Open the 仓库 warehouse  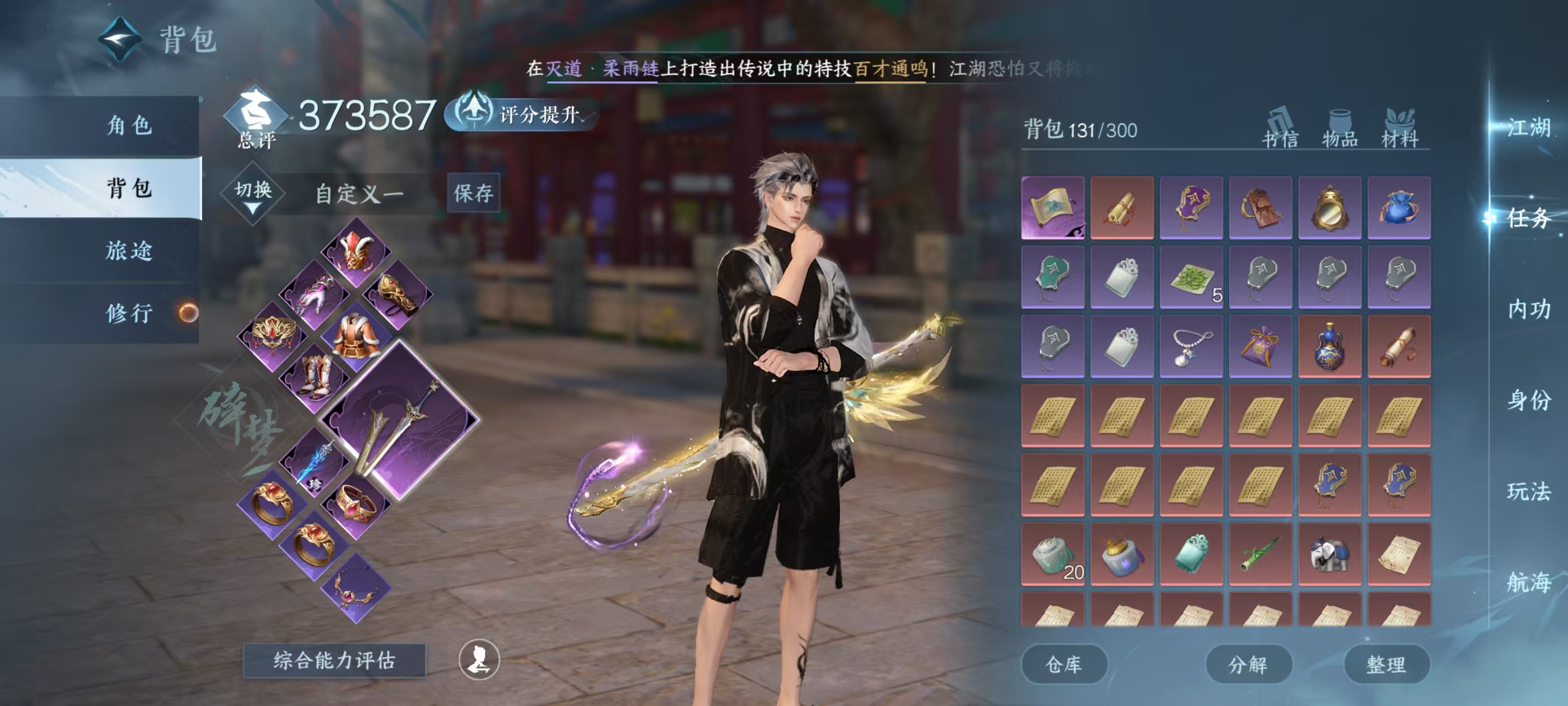(1063, 664)
